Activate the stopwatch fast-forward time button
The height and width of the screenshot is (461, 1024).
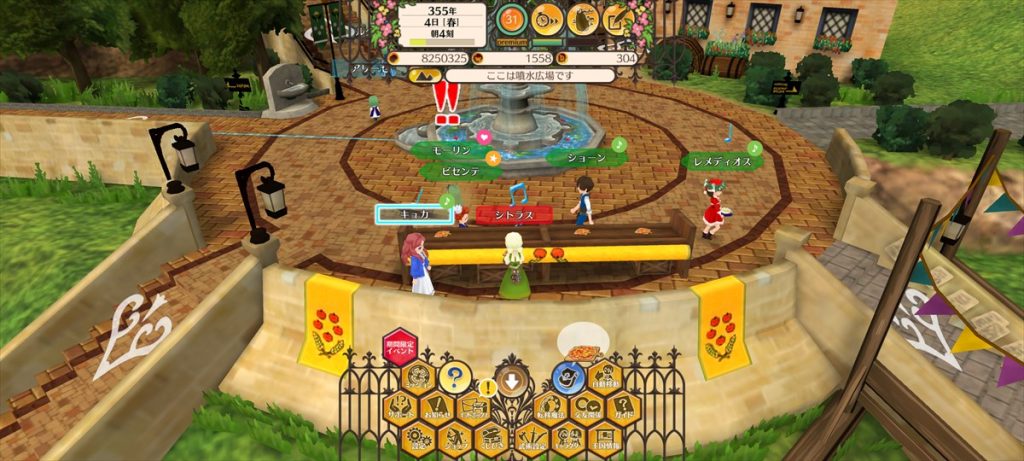click(x=547, y=17)
